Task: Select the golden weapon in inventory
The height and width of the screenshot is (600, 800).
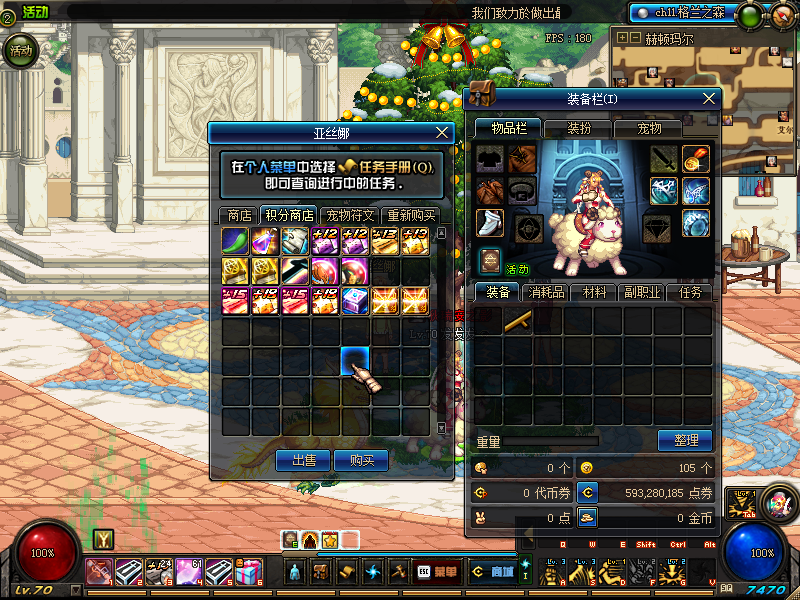Action: [518, 321]
